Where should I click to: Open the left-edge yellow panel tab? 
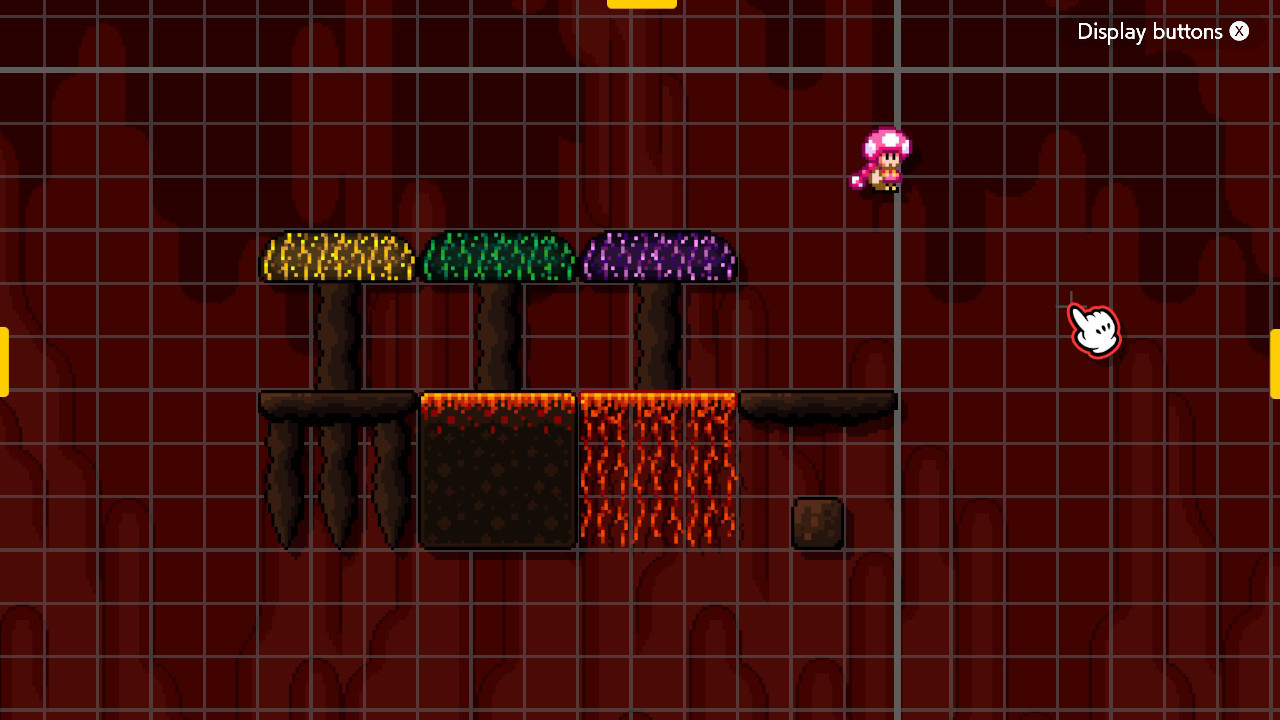tap(4, 362)
